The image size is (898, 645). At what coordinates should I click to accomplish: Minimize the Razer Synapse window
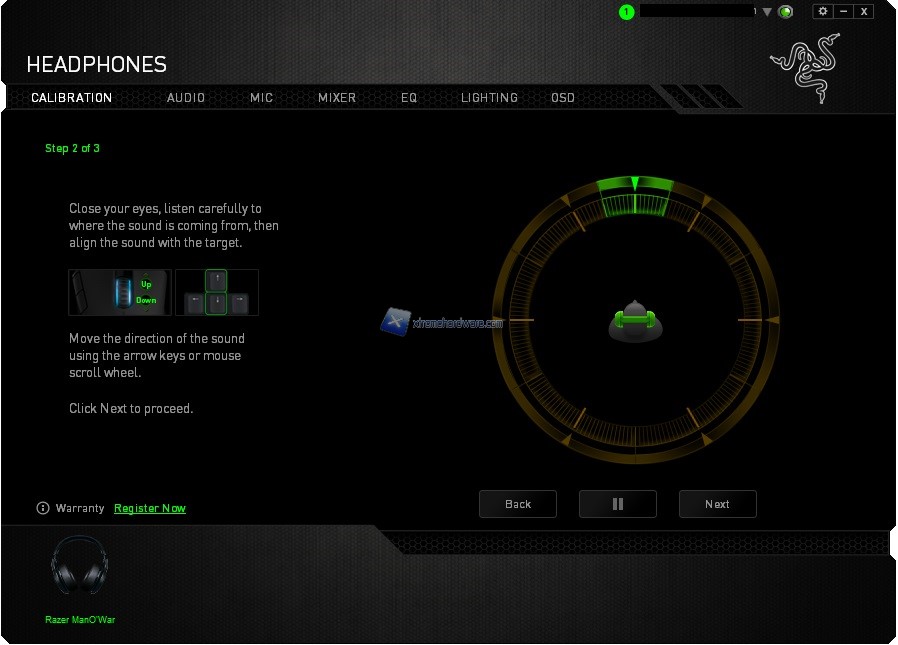click(x=844, y=11)
